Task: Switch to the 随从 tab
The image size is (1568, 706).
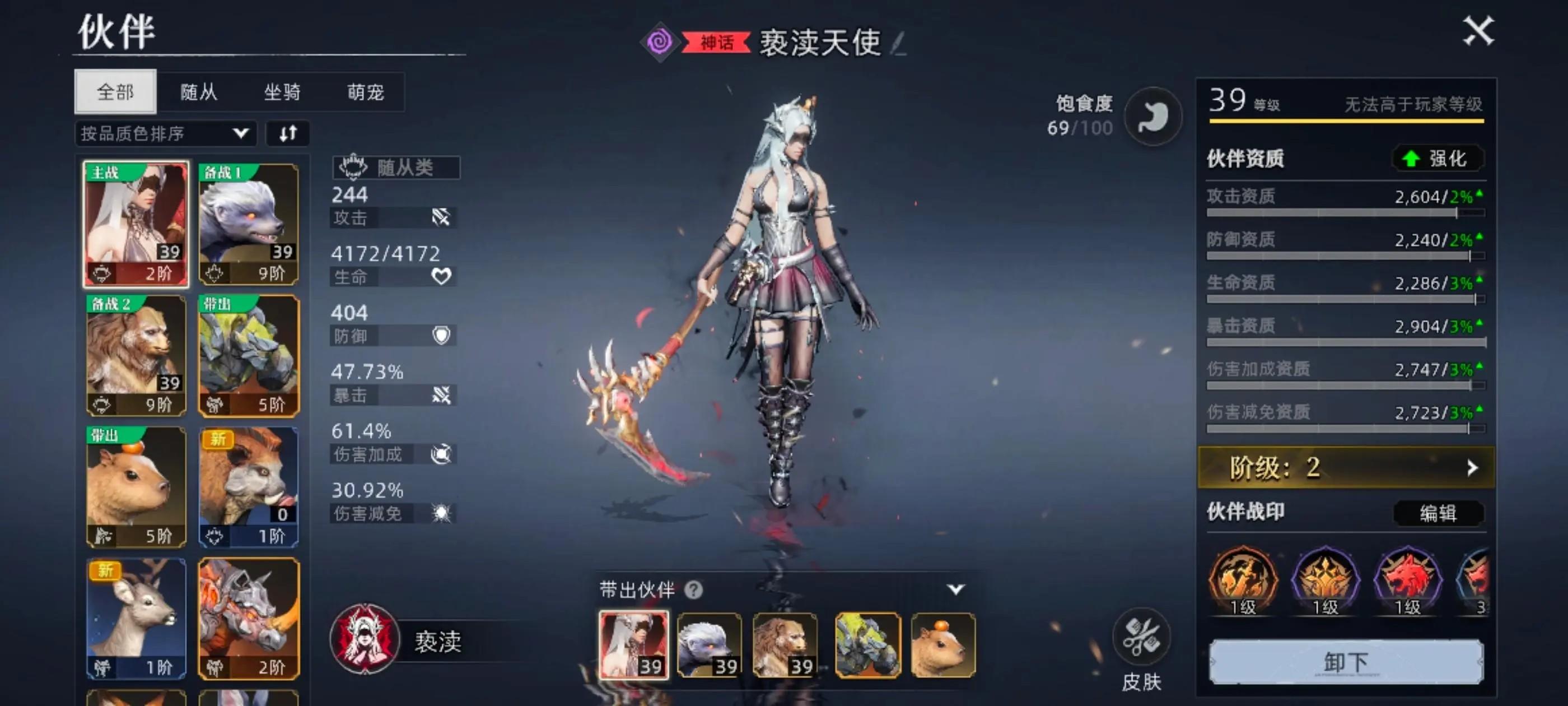Action: pyautogui.click(x=197, y=92)
